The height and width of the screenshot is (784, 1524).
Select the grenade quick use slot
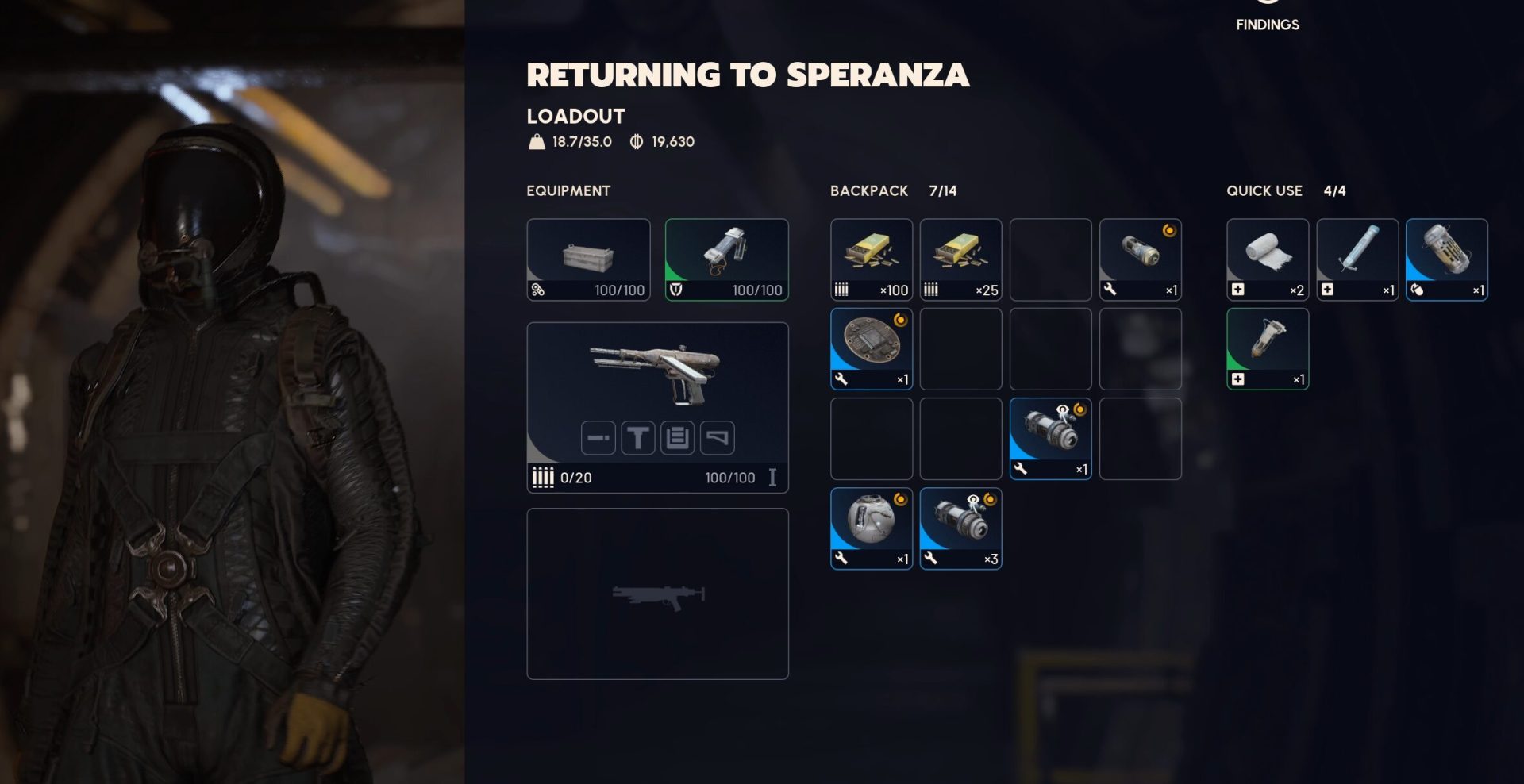[x=1446, y=259]
